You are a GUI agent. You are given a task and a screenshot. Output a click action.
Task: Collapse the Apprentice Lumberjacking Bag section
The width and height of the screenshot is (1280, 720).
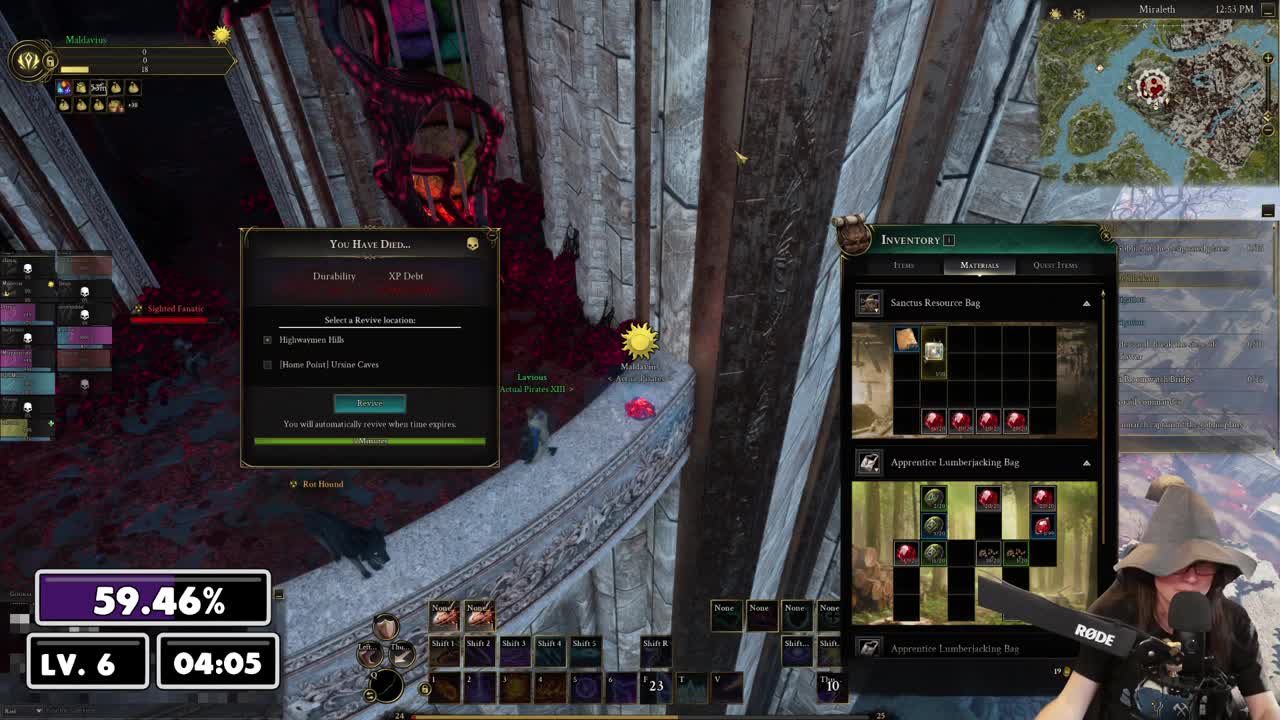pyautogui.click(x=1086, y=462)
